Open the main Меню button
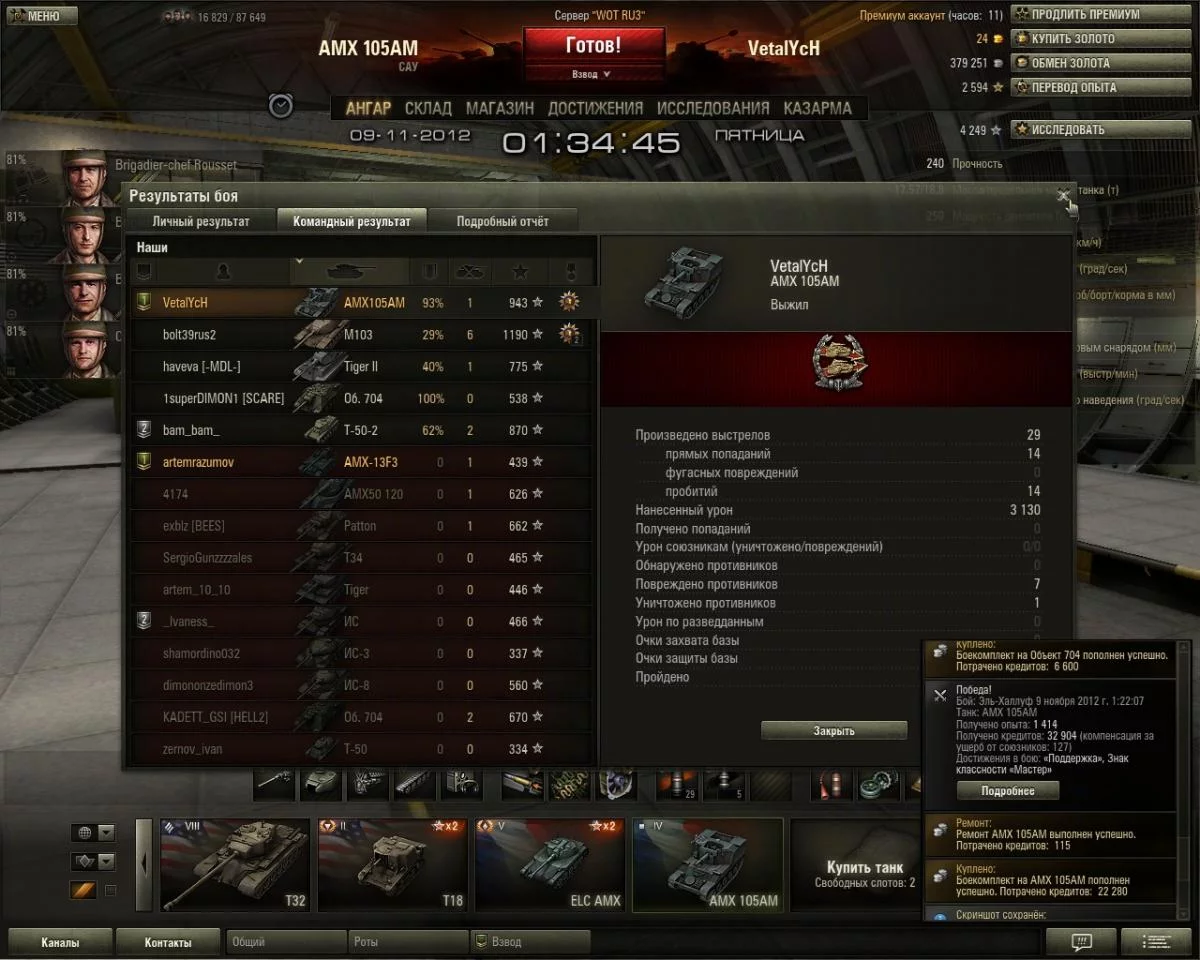This screenshot has height=960, width=1200. coord(42,16)
